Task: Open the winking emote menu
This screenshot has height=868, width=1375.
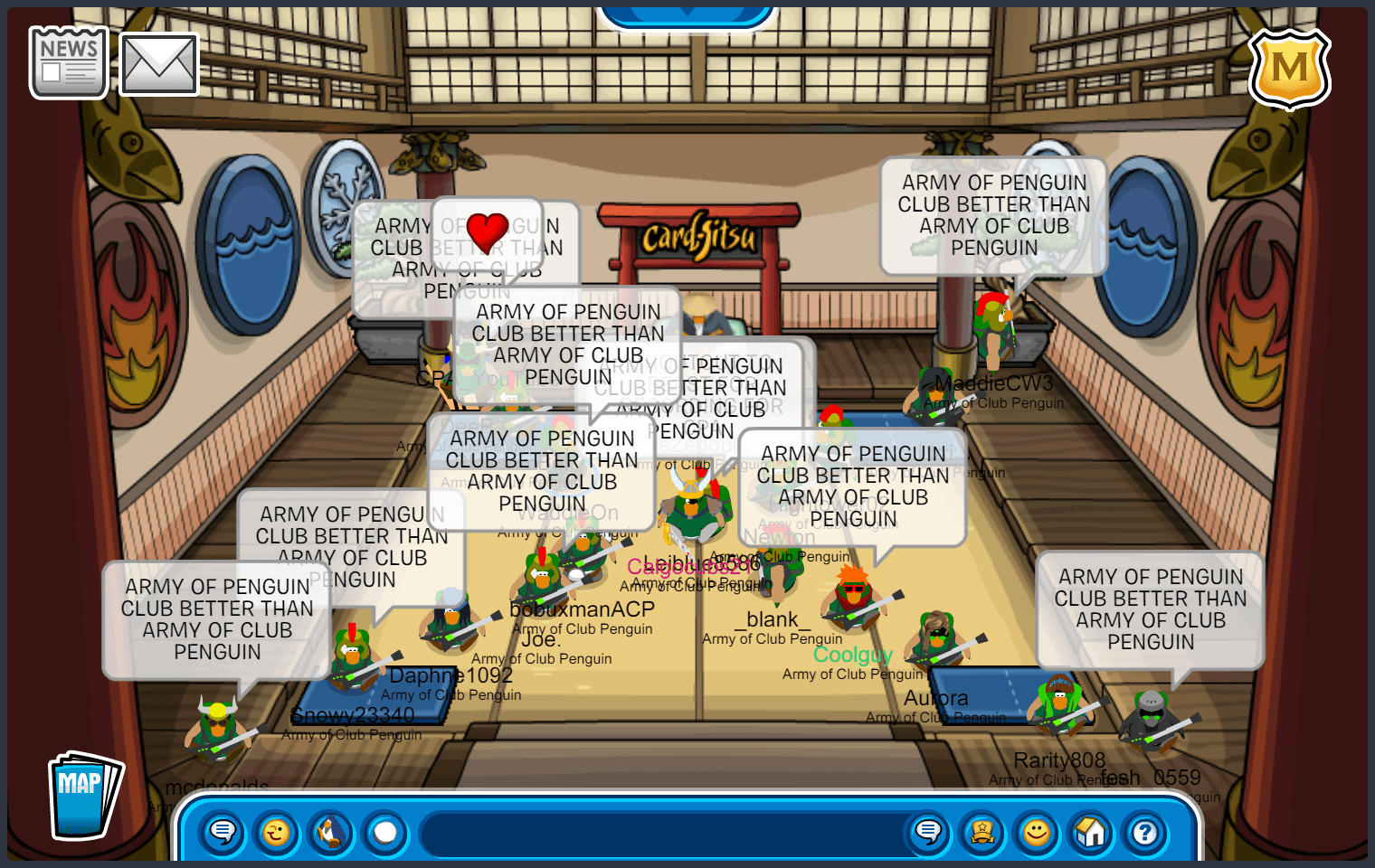Action: (x=277, y=832)
